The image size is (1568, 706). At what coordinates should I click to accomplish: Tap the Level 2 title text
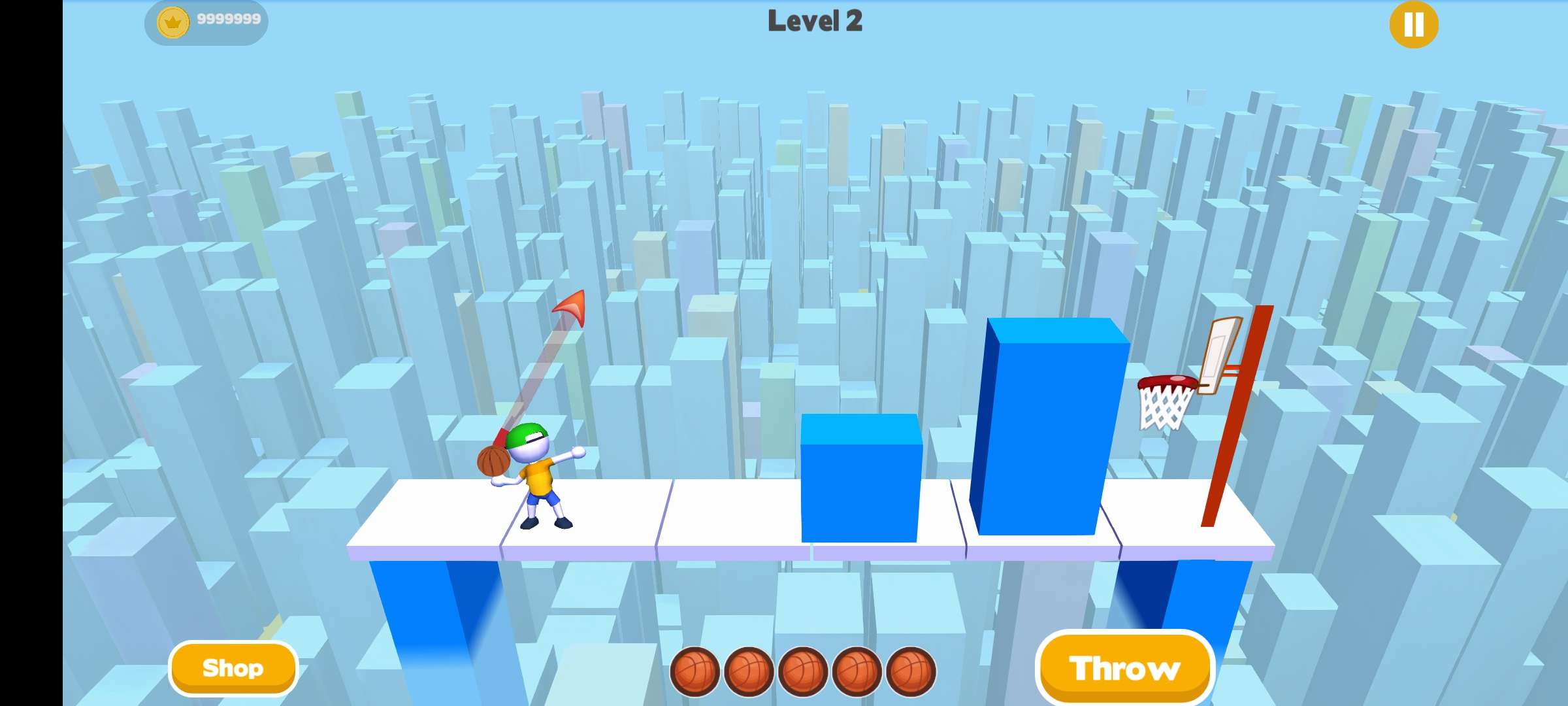point(815,22)
